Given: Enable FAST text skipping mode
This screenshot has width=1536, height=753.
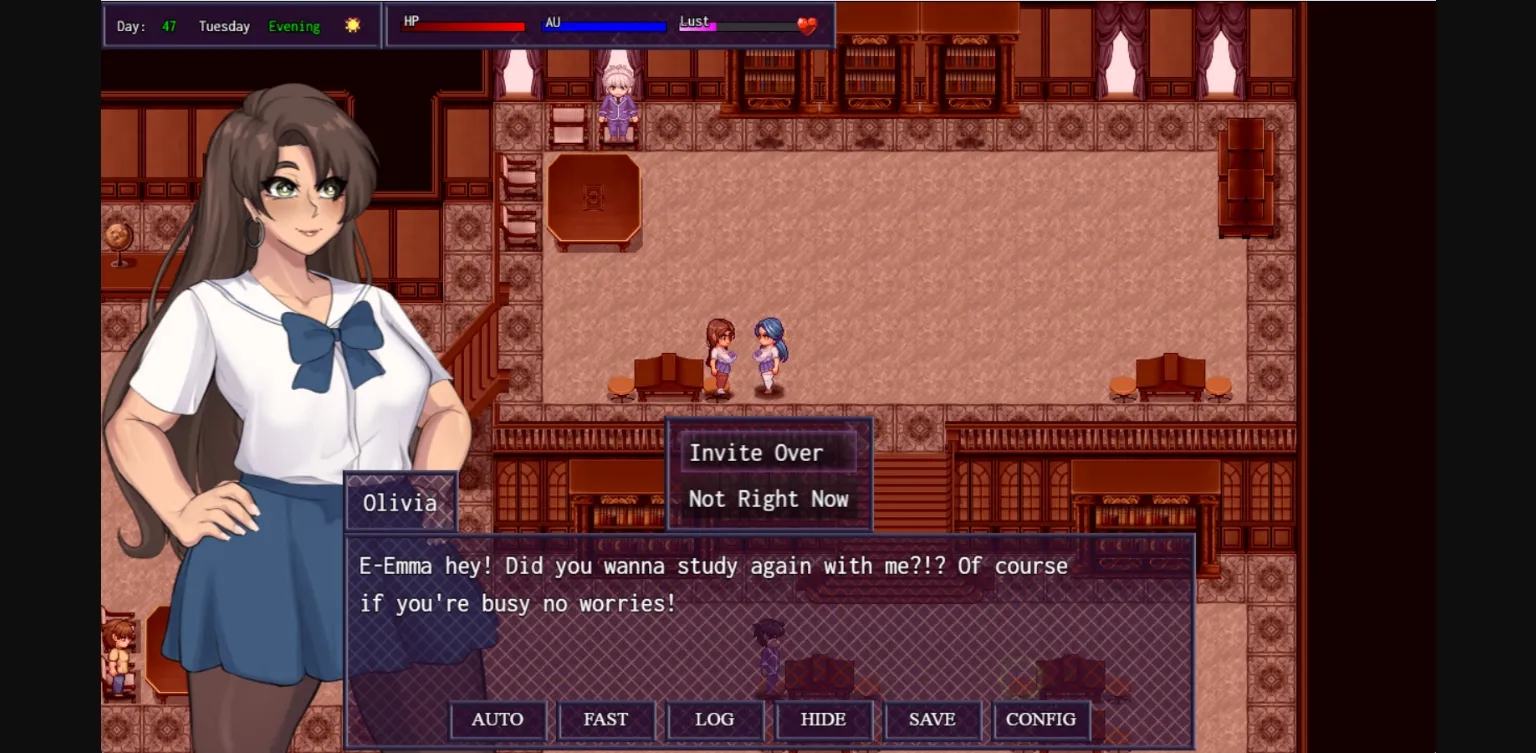Looking at the screenshot, I should pyautogui.click(x=606, y=719).
